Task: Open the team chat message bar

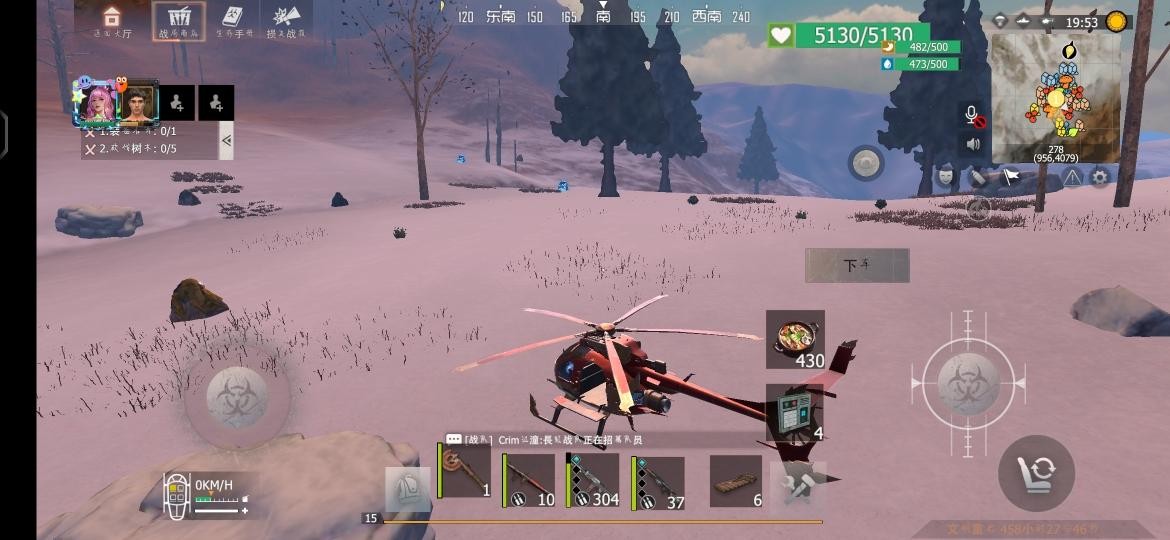Action: tap(600, 439)
